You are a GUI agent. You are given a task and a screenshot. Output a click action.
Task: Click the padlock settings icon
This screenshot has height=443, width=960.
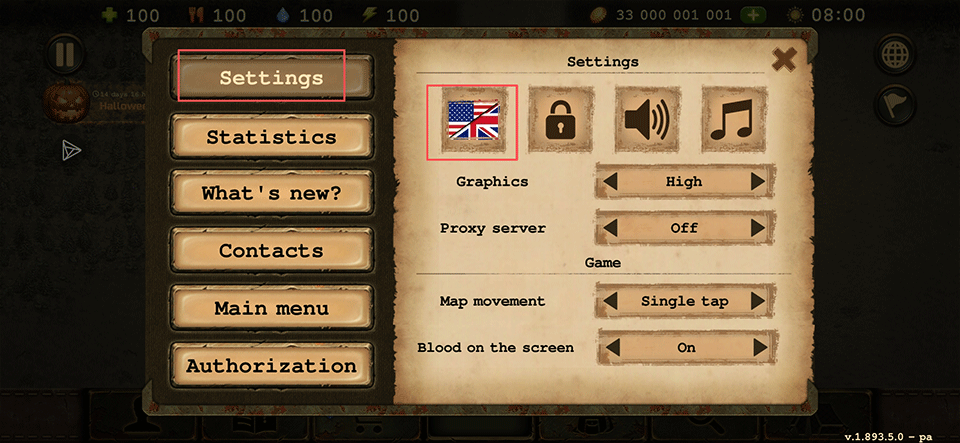coord(559,122)
